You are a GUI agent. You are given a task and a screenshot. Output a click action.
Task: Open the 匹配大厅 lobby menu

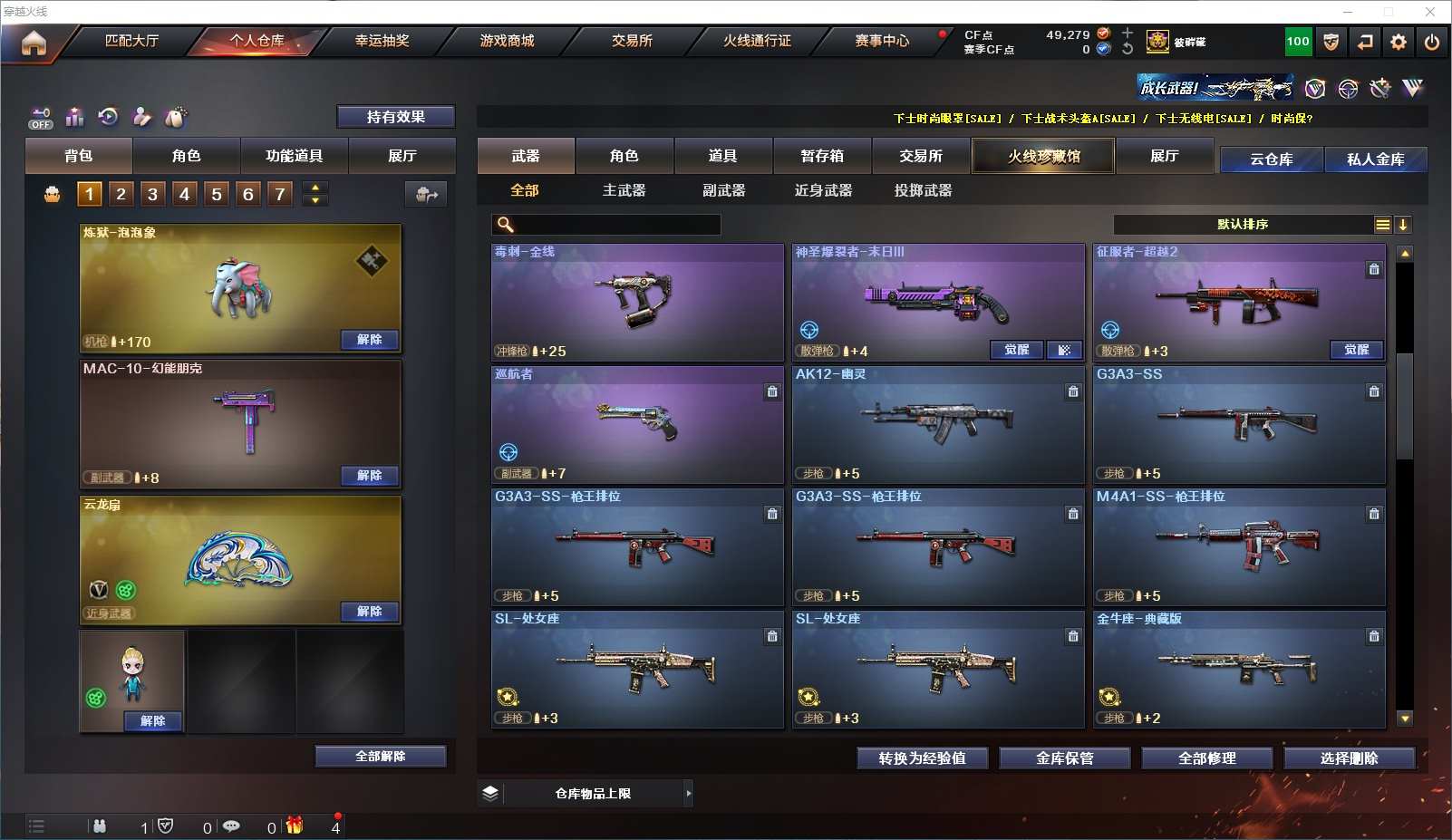click(x=132, y=41)
